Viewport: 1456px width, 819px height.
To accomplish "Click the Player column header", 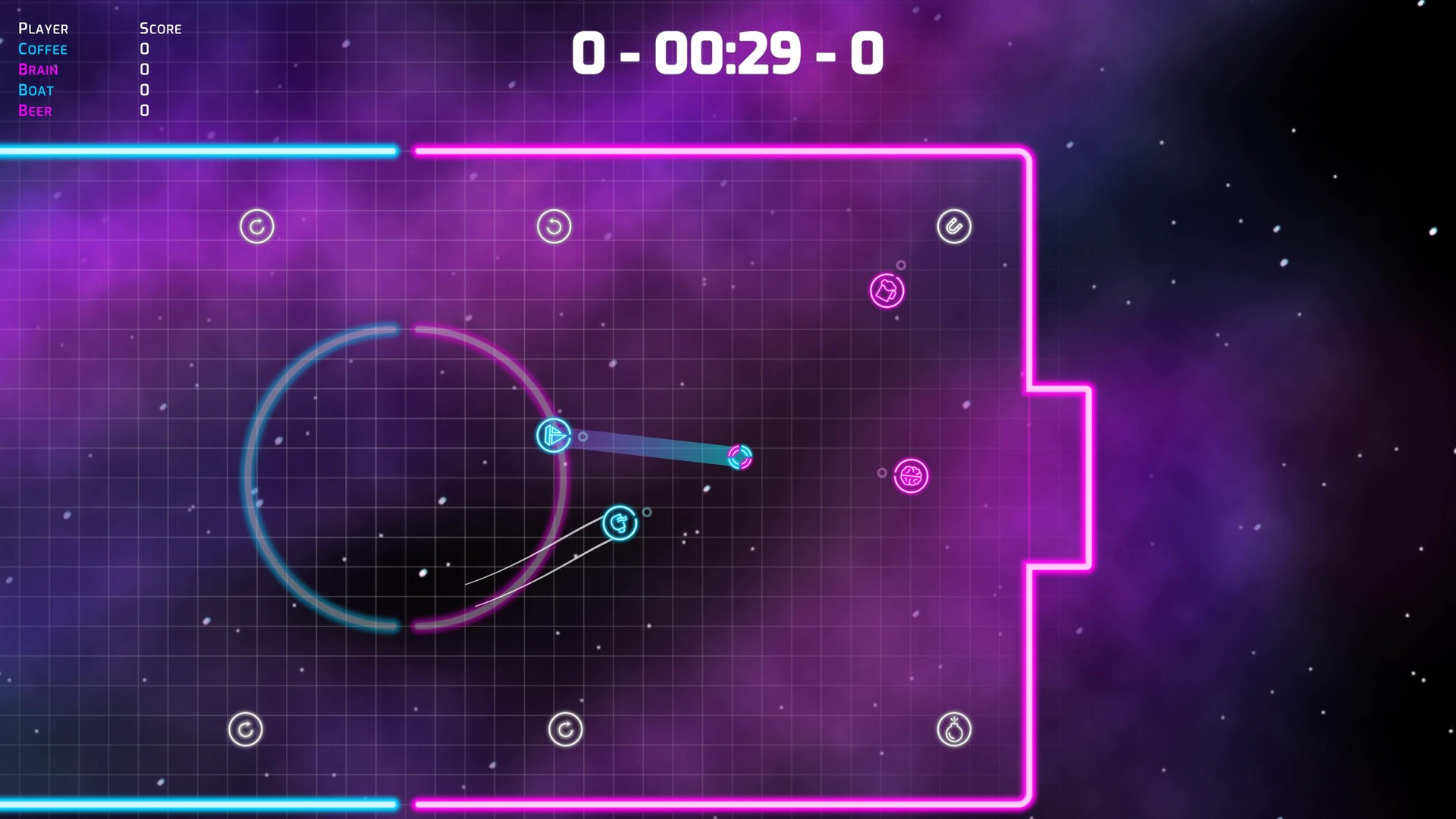I will [43, 29].
